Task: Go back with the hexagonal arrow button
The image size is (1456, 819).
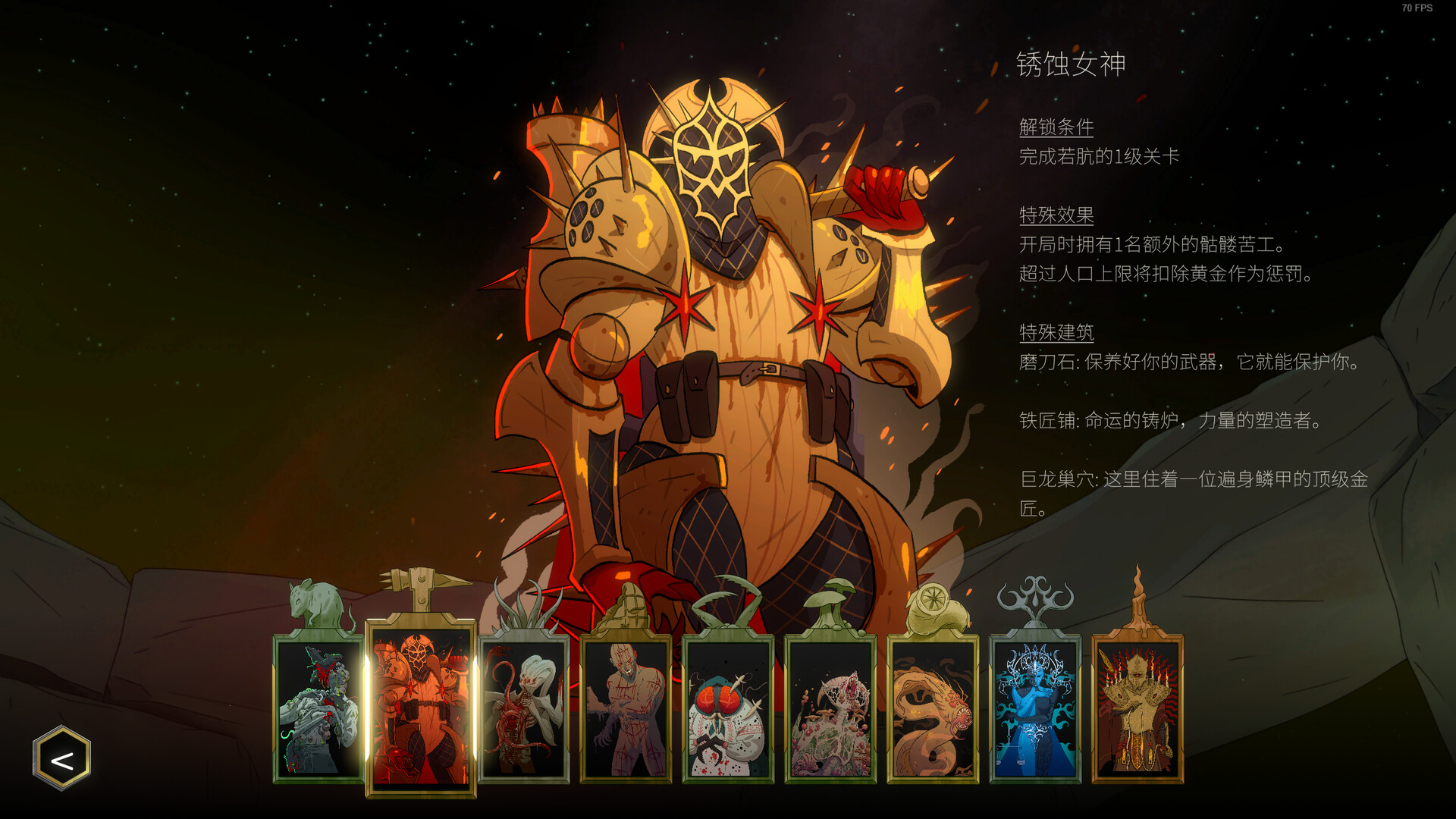Action: 61,758
